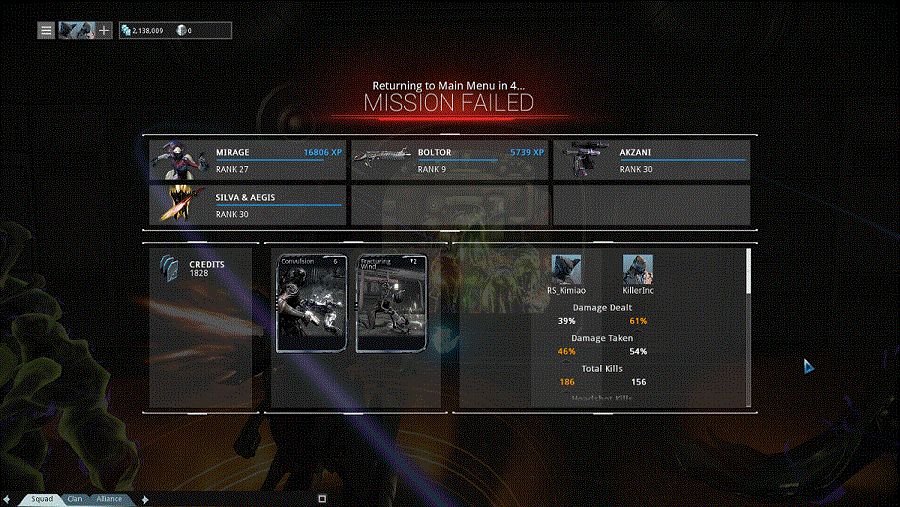Click the left arrow beside chat tabs
This screenshot has width=900, height=507.
[x=7, y=498]
